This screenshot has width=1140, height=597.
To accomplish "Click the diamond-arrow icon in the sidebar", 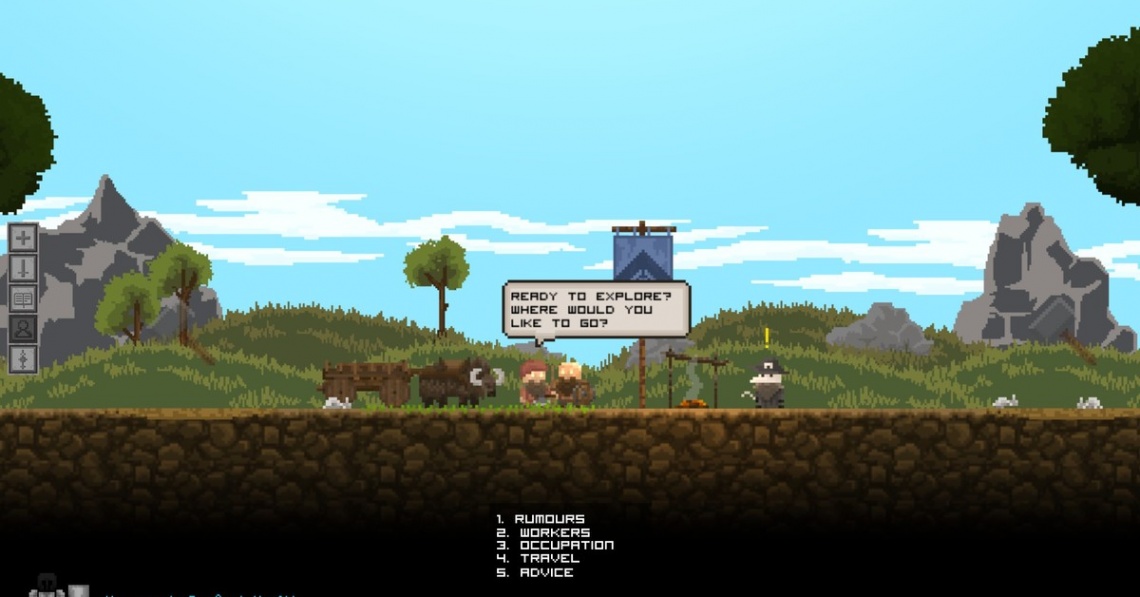I will click(23, 358).
